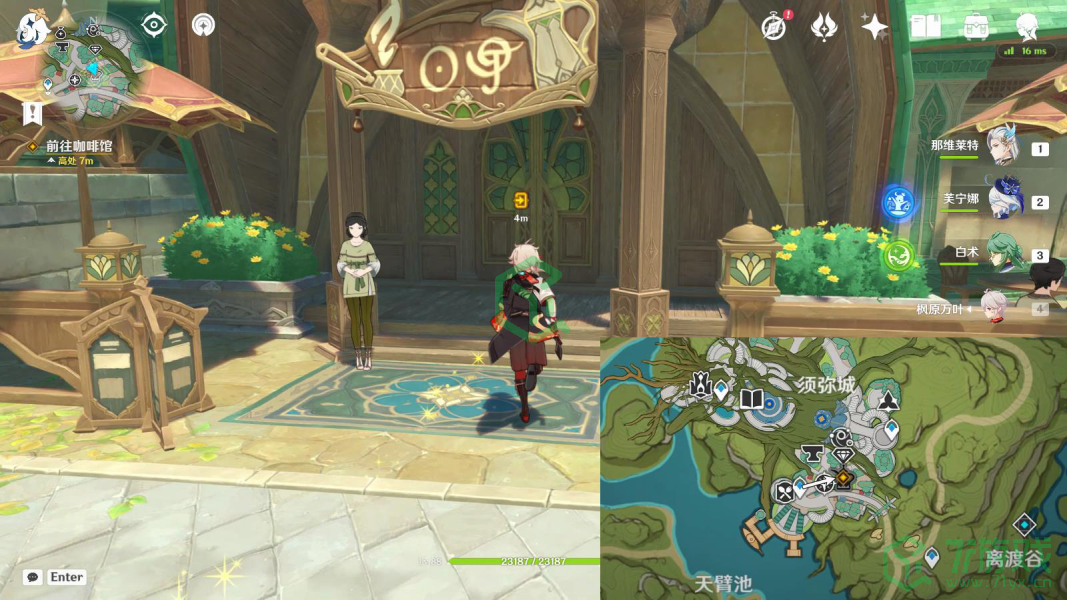This screenshot has width=1067, height=600.
Task: Select the 前往咖啡馆 quest tracker
Action: point(78,146)
